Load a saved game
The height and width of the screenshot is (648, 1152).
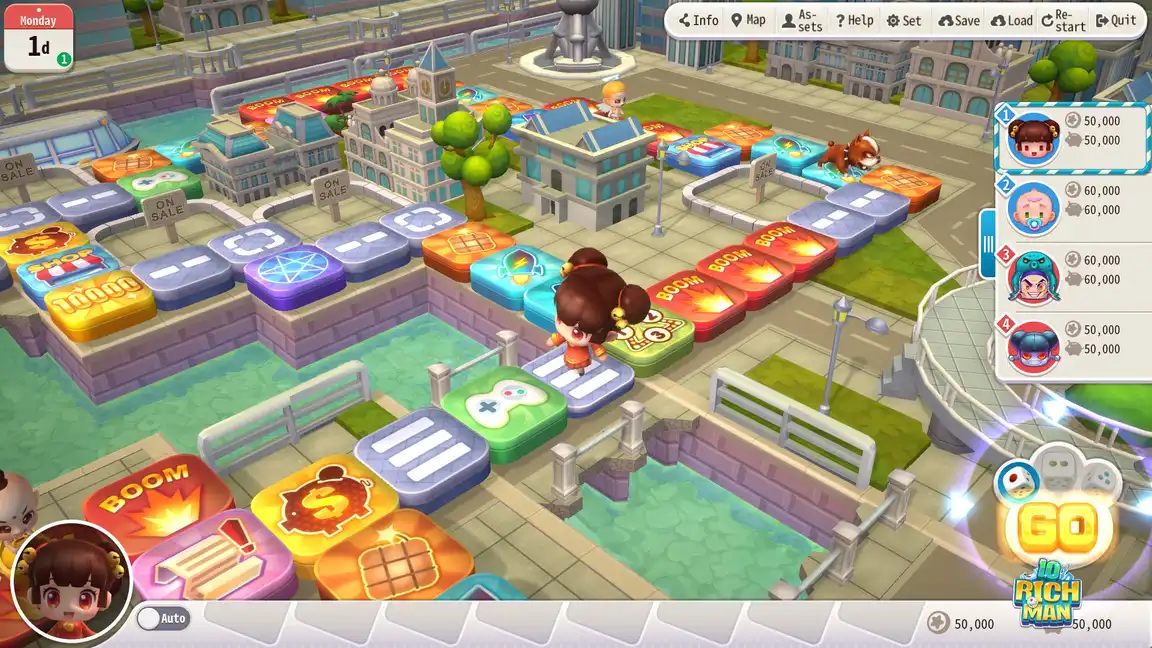1011,20
